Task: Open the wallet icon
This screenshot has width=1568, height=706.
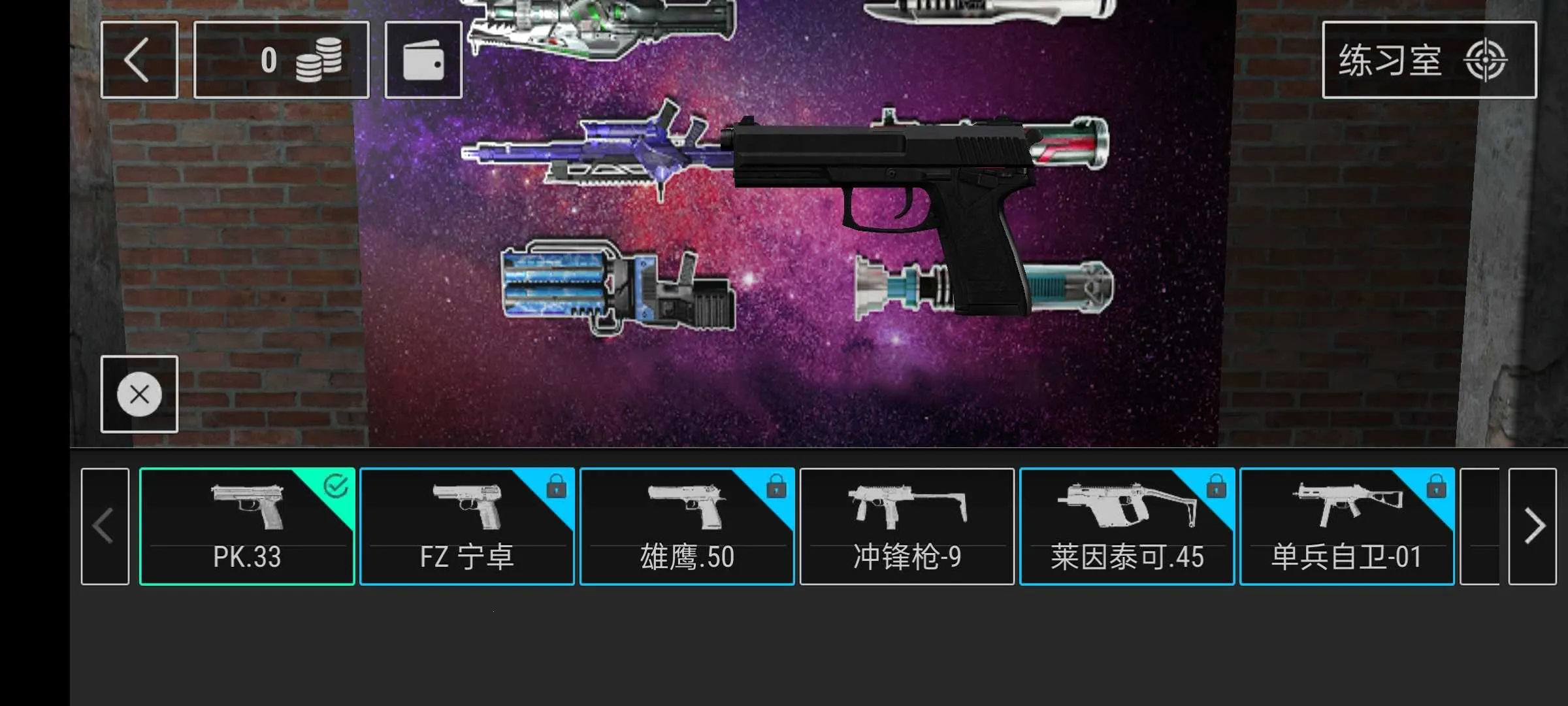Action: (423, 59)
